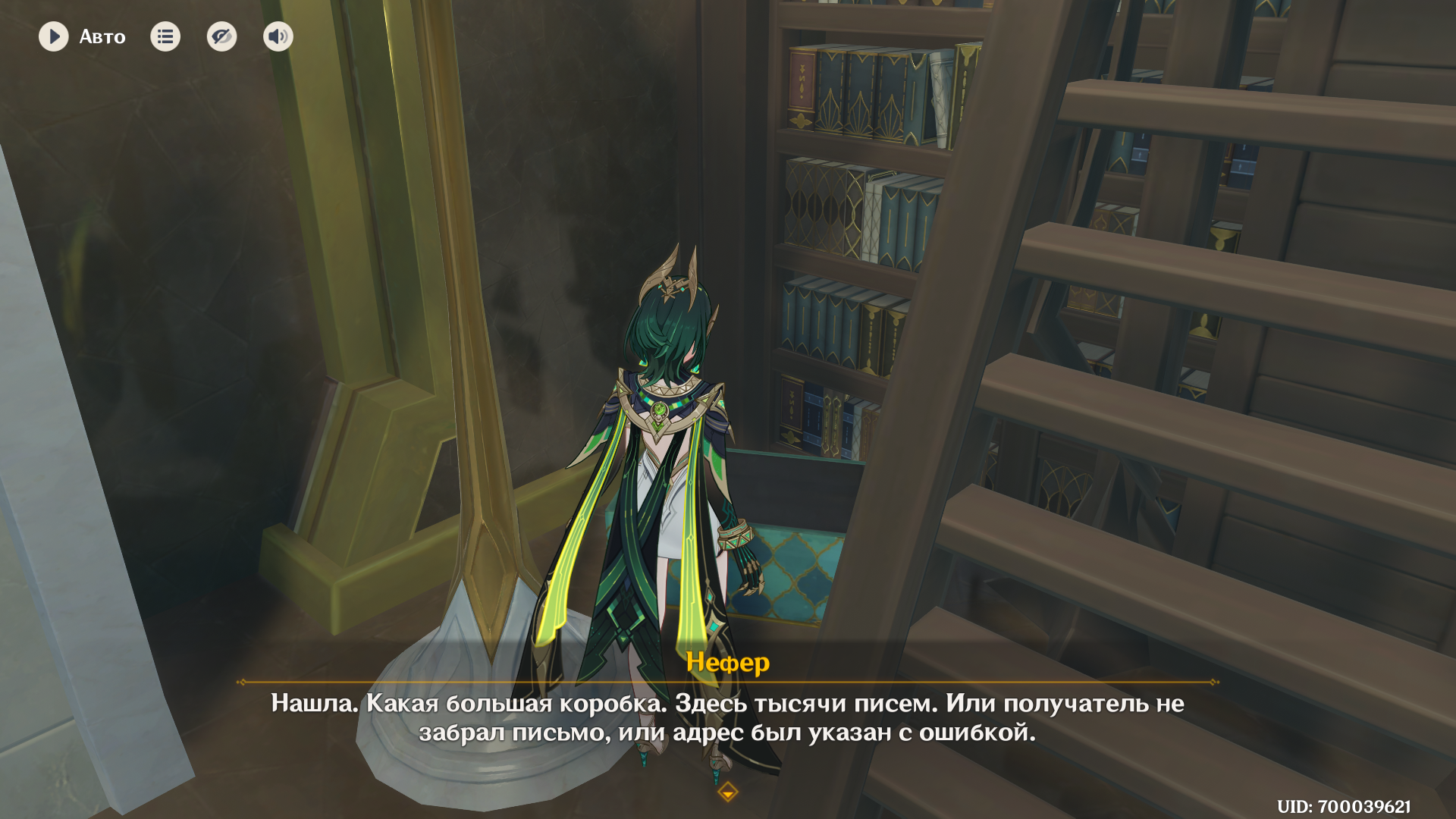1456x819 pixels.
Task: Toggle the Авто auto-play button
Action: point(54,36)
